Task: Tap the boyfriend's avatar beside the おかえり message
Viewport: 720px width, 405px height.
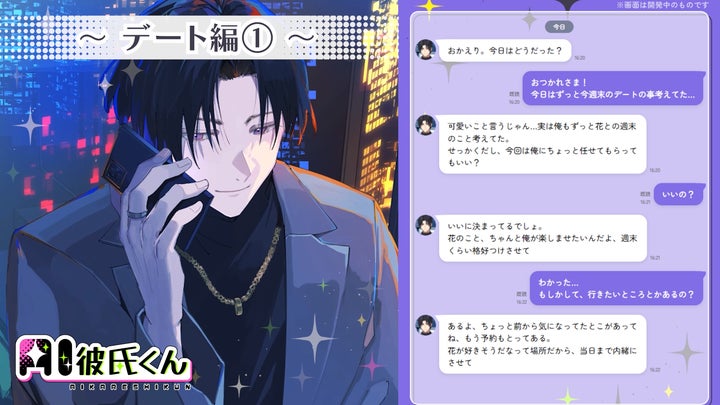Action: pyautogui.click(x=425, y=50)
